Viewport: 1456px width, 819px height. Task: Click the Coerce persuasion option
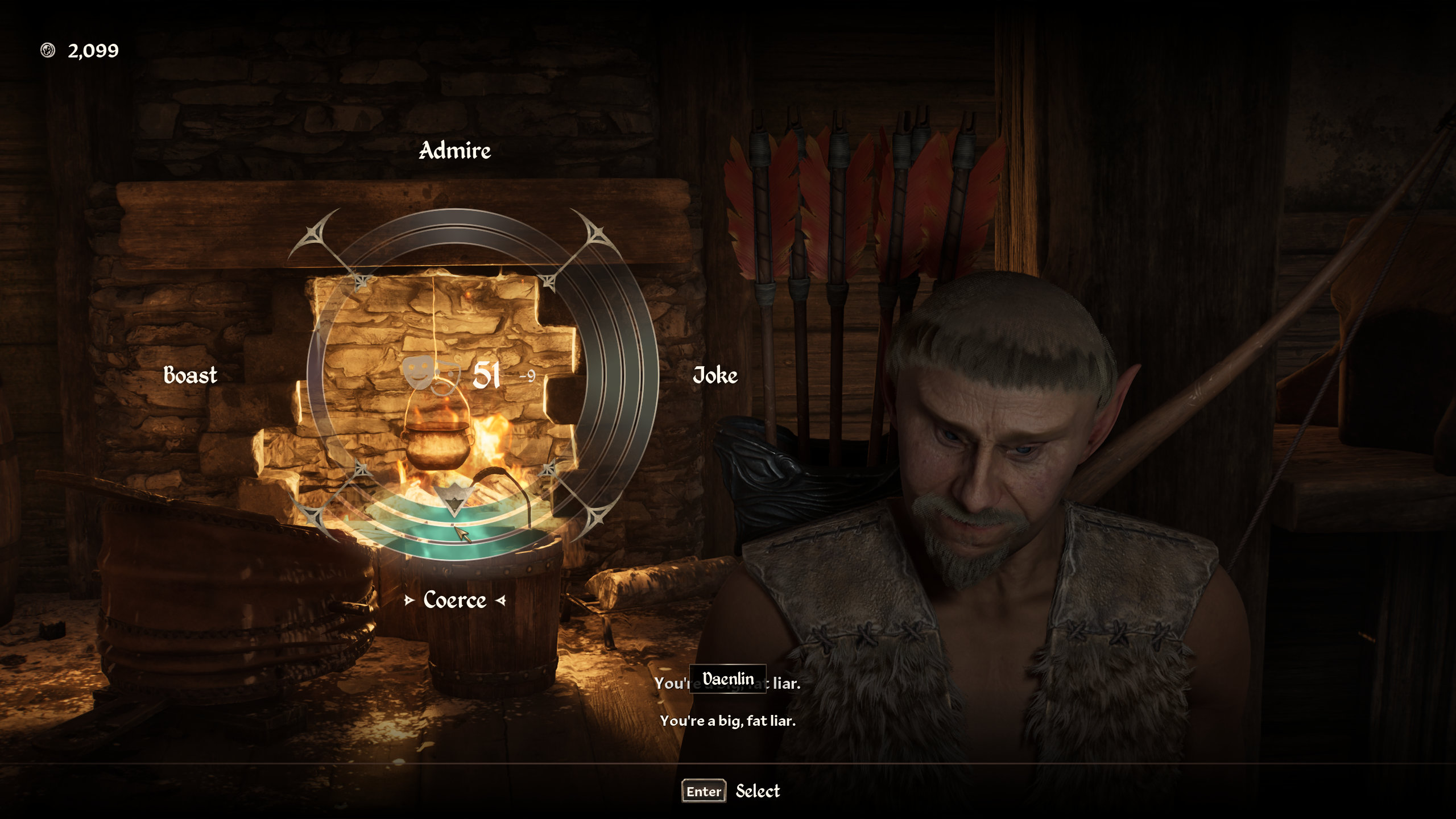tap(454, 600)
